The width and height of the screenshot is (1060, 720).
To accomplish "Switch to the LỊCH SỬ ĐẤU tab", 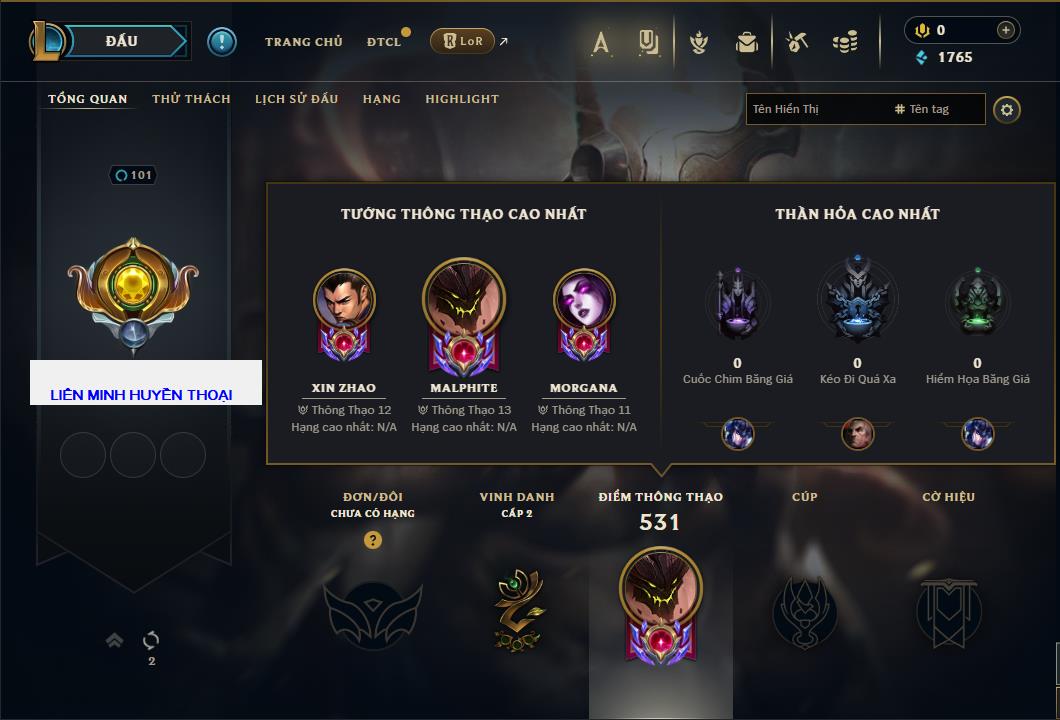I will pyautogui.click(x=296, y=99).
